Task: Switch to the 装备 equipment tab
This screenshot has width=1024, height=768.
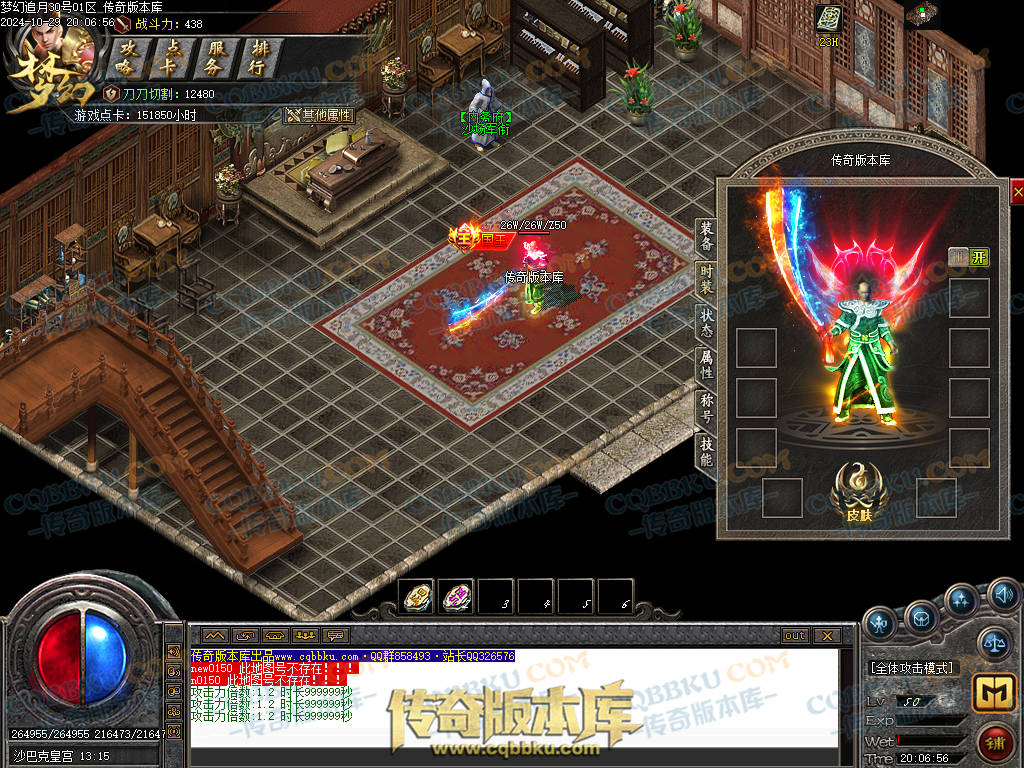Action: click(706, 236)
